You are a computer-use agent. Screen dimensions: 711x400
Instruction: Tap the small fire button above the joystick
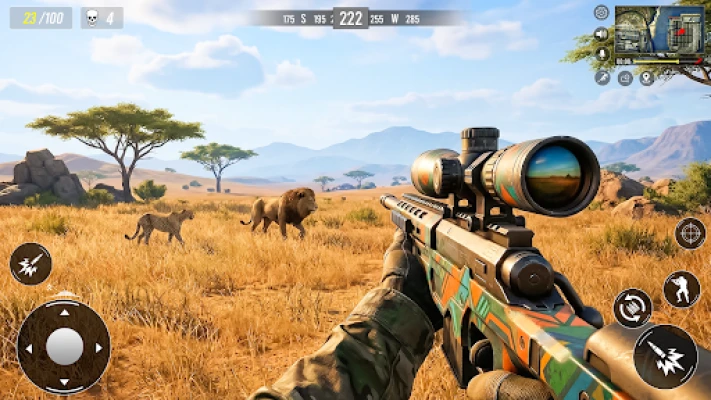(x=30, y=264)
